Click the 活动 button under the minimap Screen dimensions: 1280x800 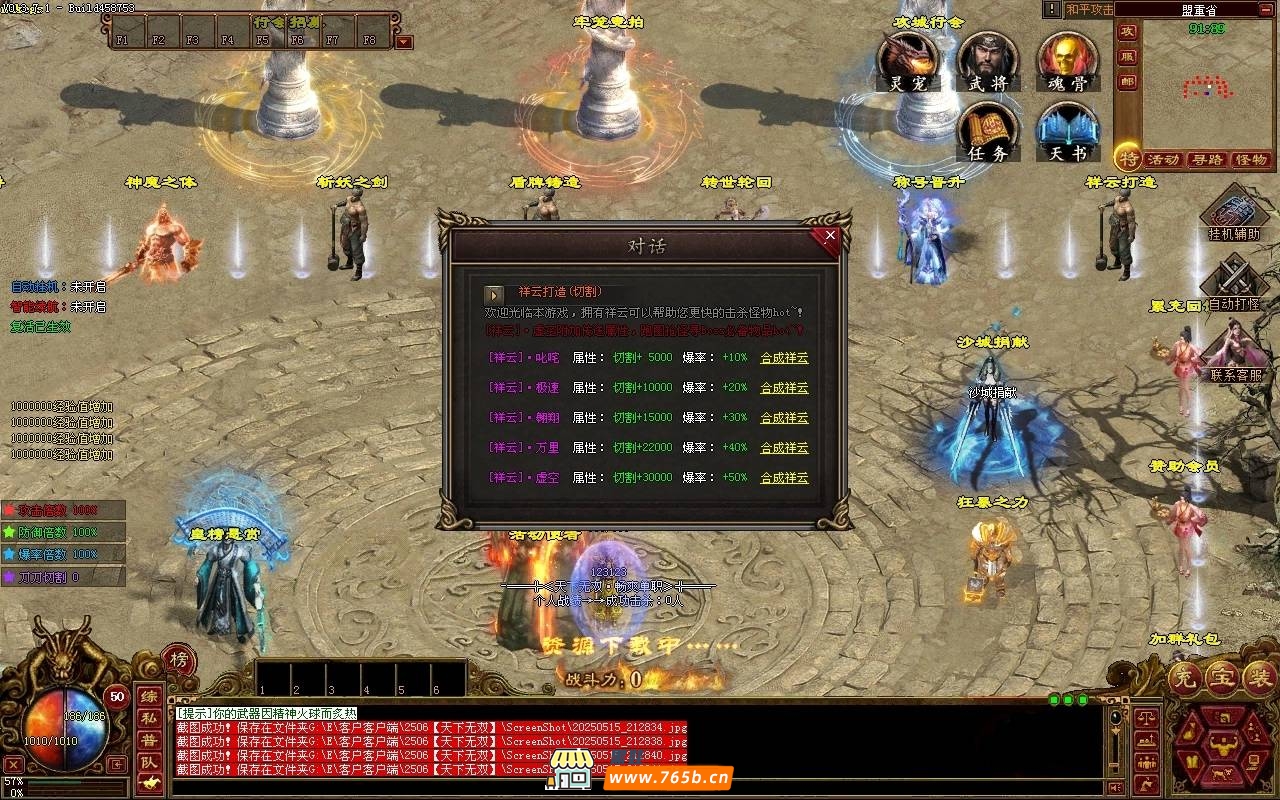1163,159
